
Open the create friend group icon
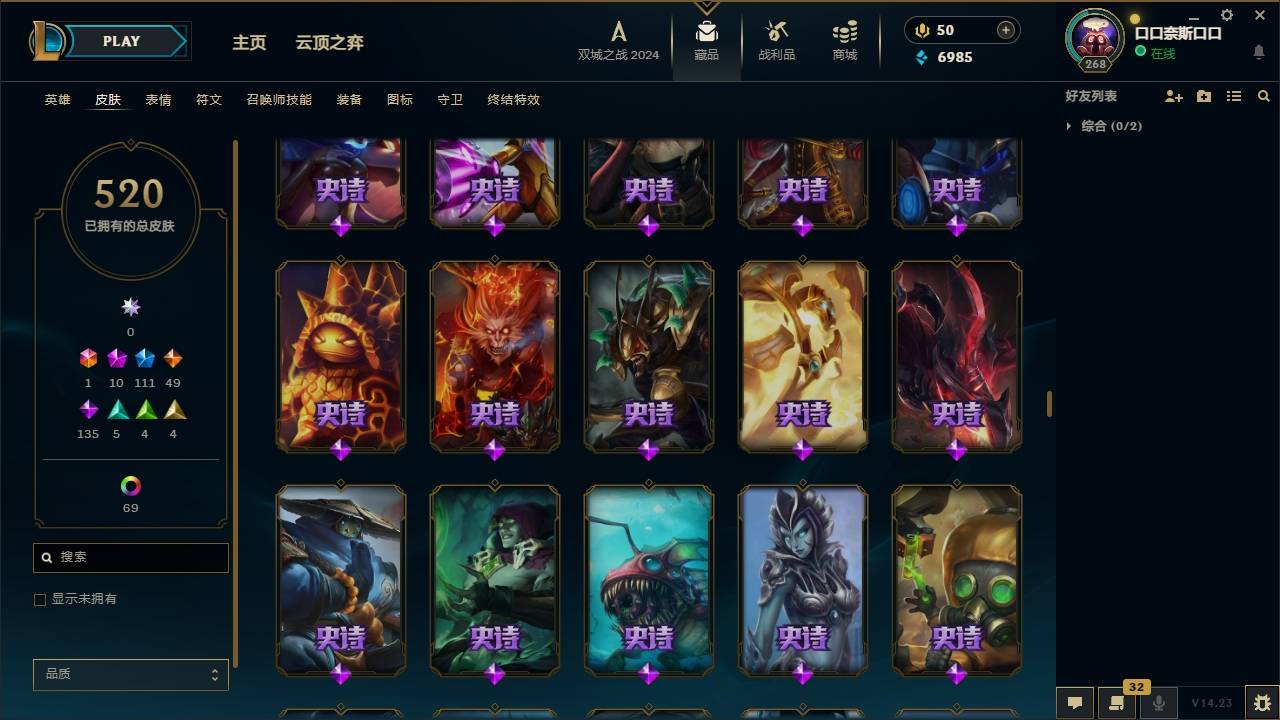point(1203,96)
